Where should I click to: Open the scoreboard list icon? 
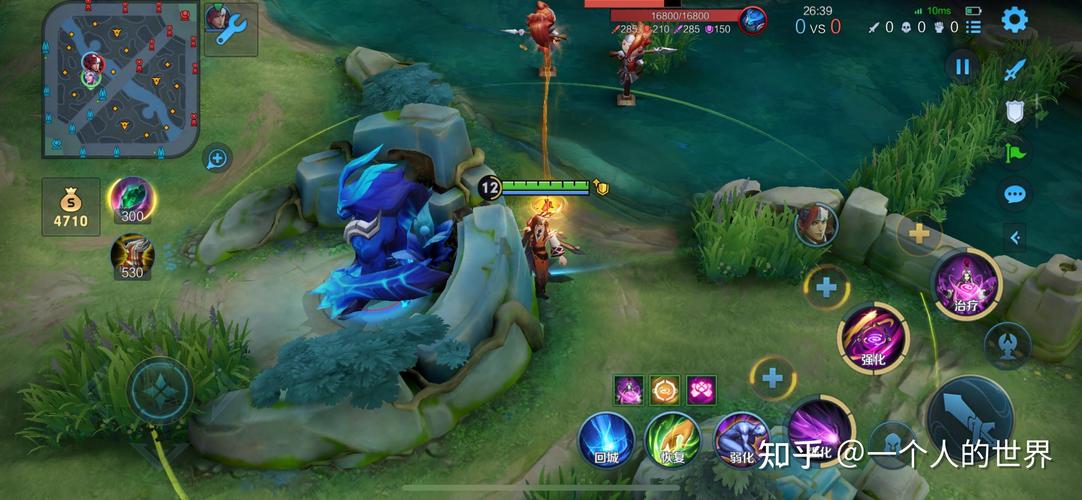(974, 26)
